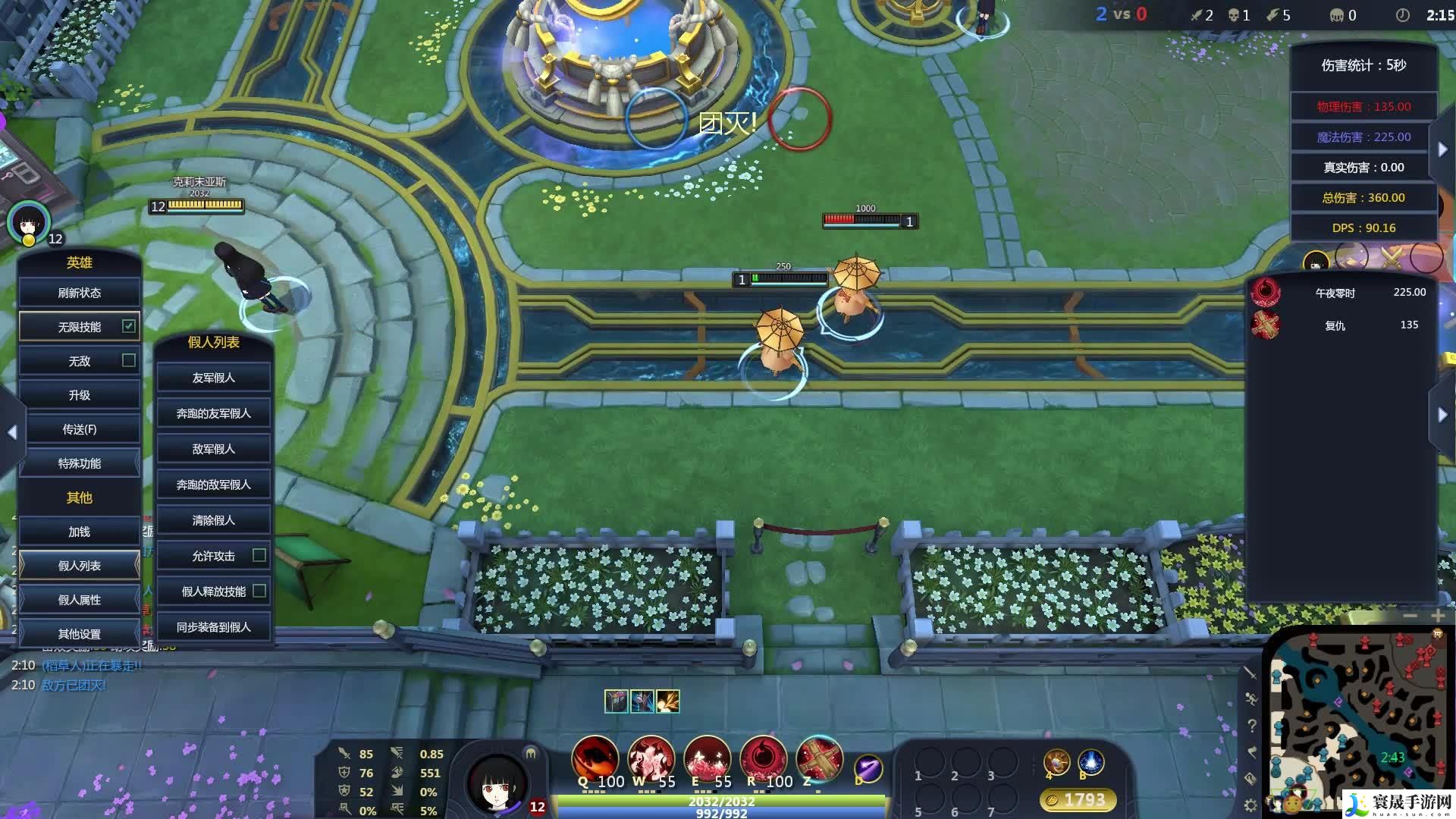Click the 升级 level up button
Image resolution: width=1456 pixels, height=819 pixels.
[80, 395]
